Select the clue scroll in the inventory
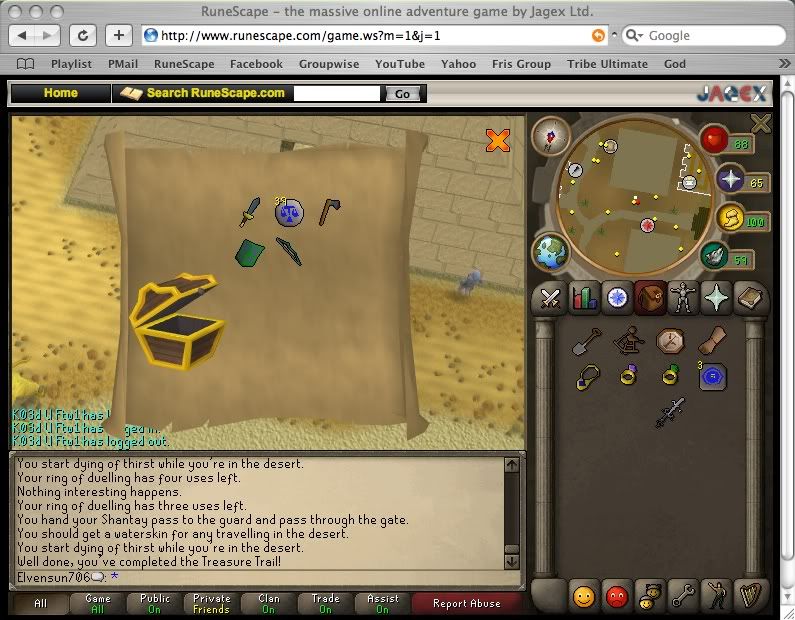 click(711, 342)
